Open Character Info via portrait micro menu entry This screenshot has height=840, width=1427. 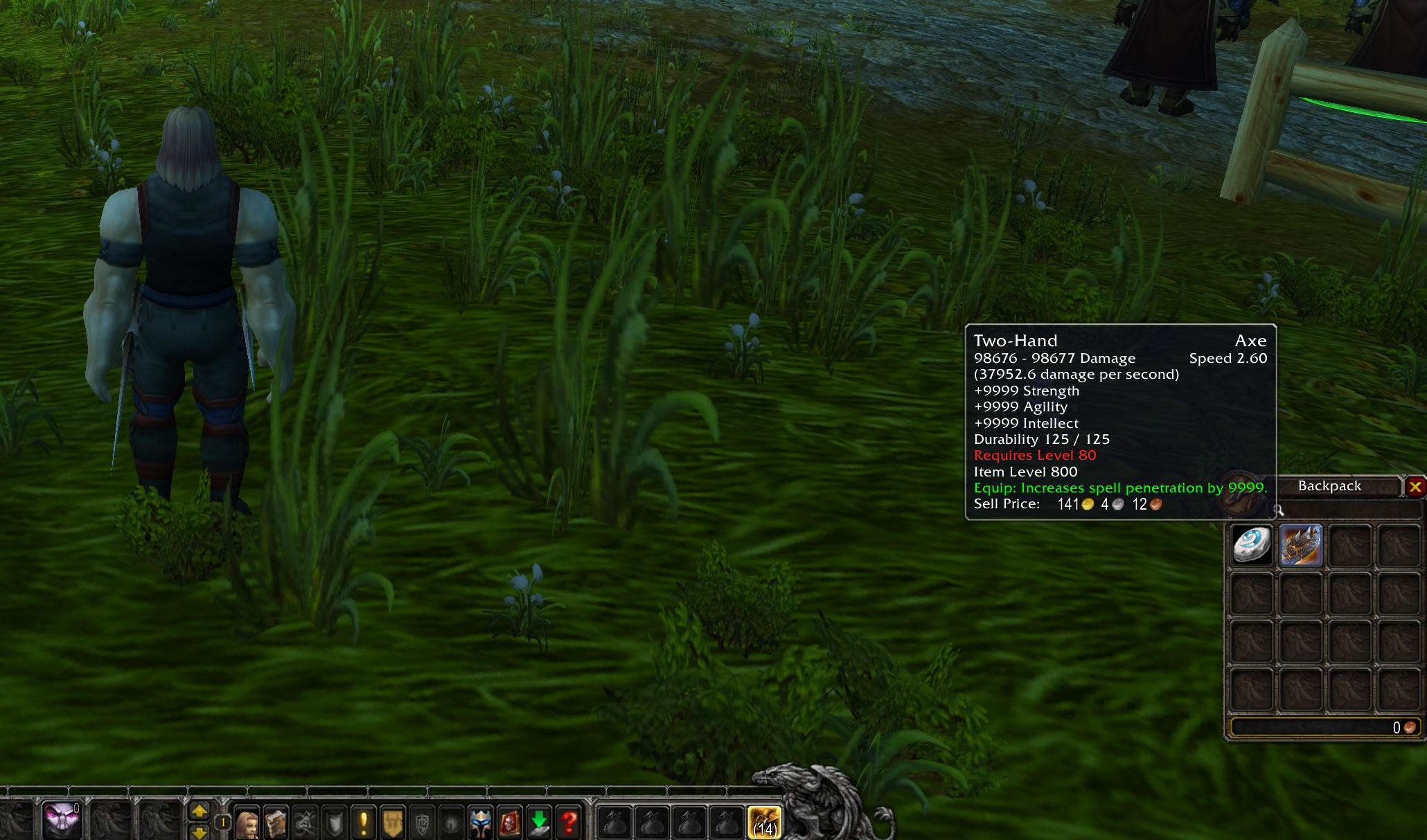(x=246, y=821)
